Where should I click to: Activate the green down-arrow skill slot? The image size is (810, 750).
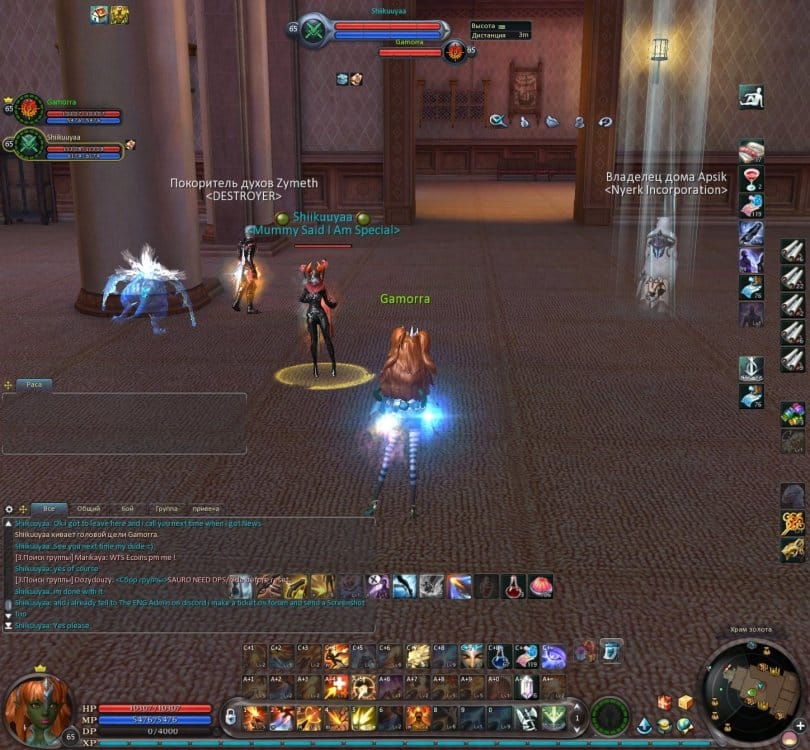coord(552,716)
